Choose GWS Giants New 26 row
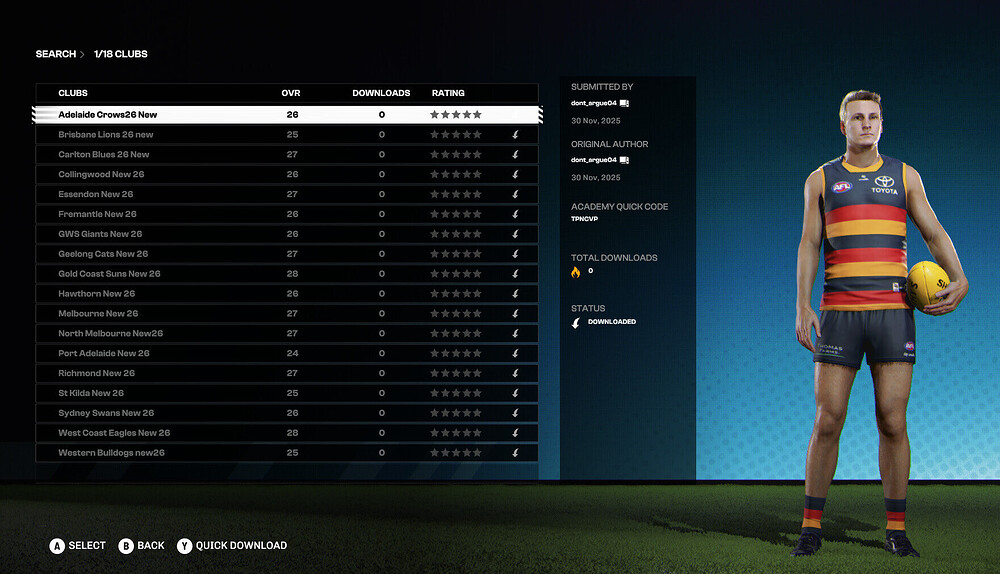The image size is (1000, 574). (101, 234)
